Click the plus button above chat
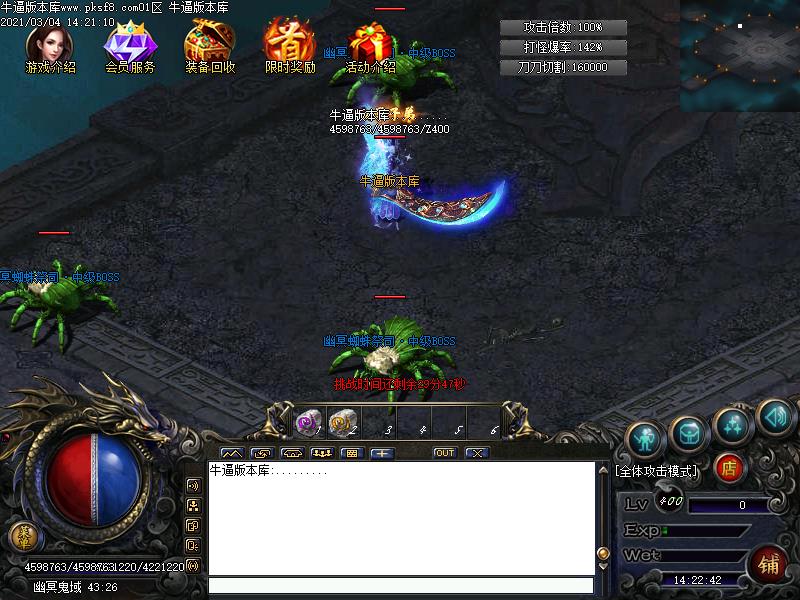The height and width of the screenshot is (600, 800). click(381, 453)
